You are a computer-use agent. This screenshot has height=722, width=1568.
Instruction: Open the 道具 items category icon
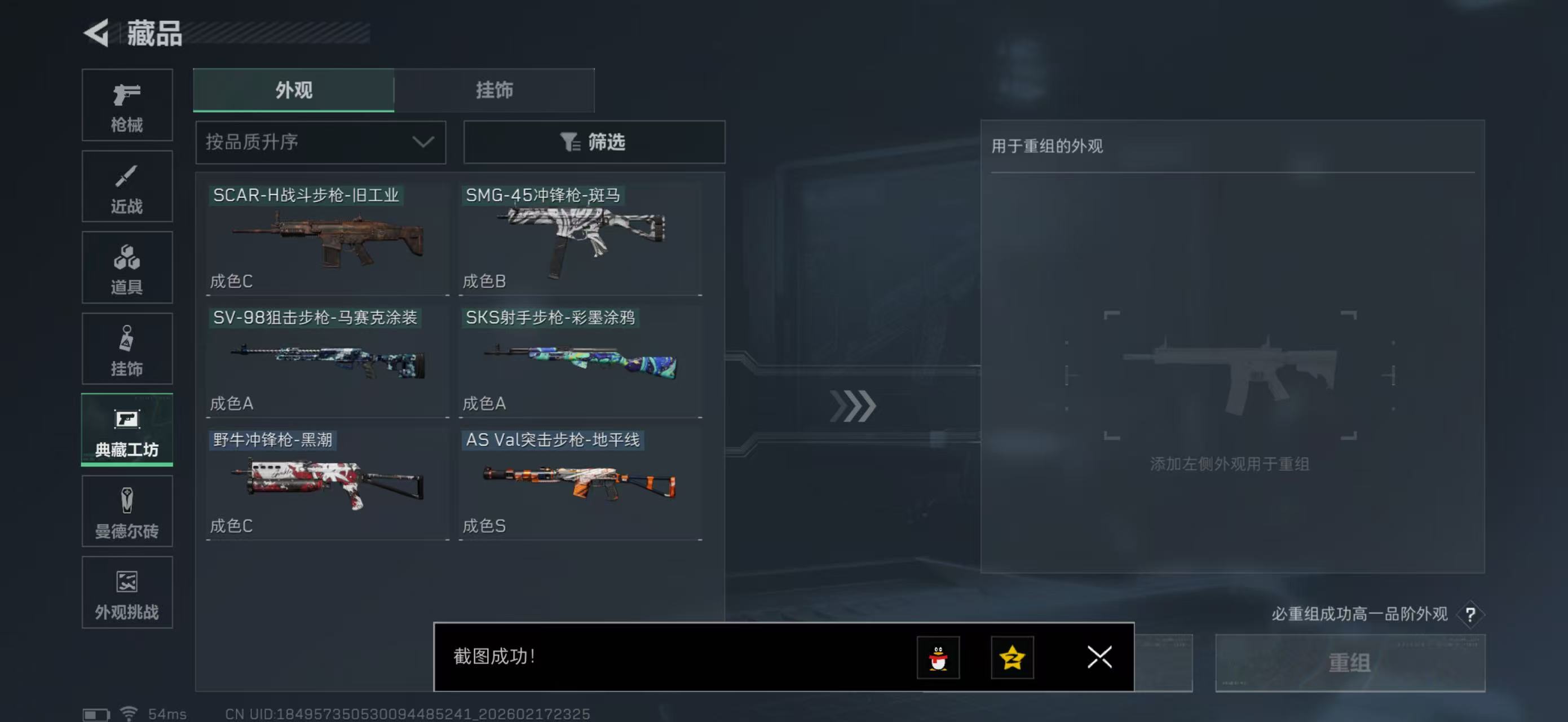pyautogui.click(x=127, y=268)
